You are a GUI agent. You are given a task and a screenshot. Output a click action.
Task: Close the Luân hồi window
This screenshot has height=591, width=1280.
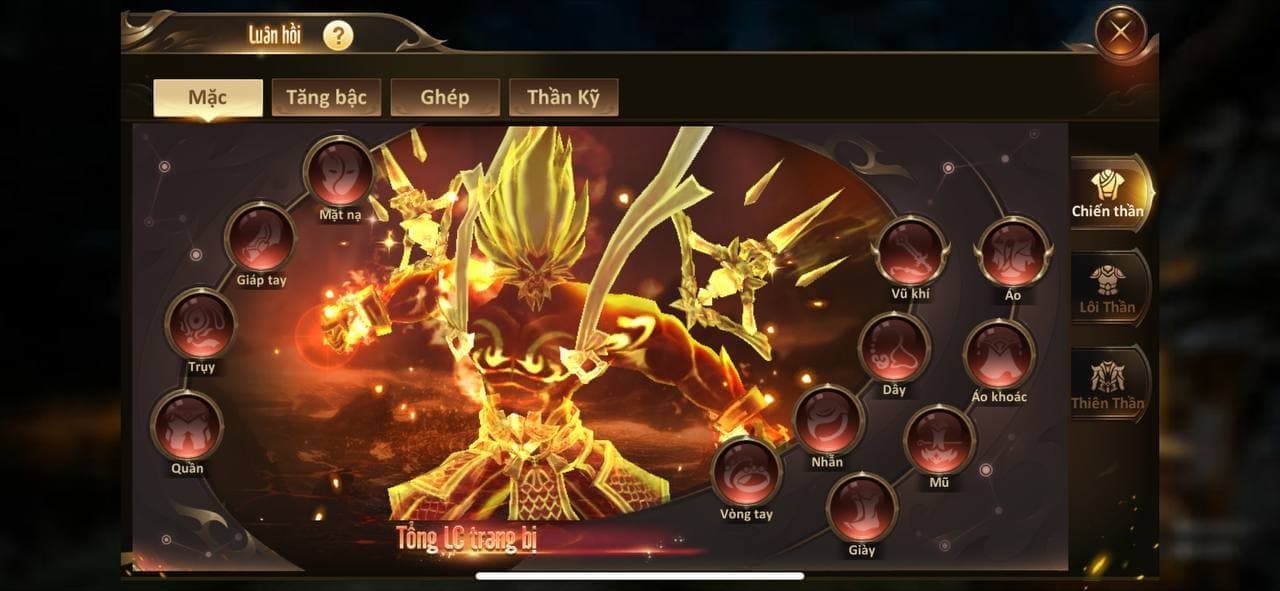1120,32
